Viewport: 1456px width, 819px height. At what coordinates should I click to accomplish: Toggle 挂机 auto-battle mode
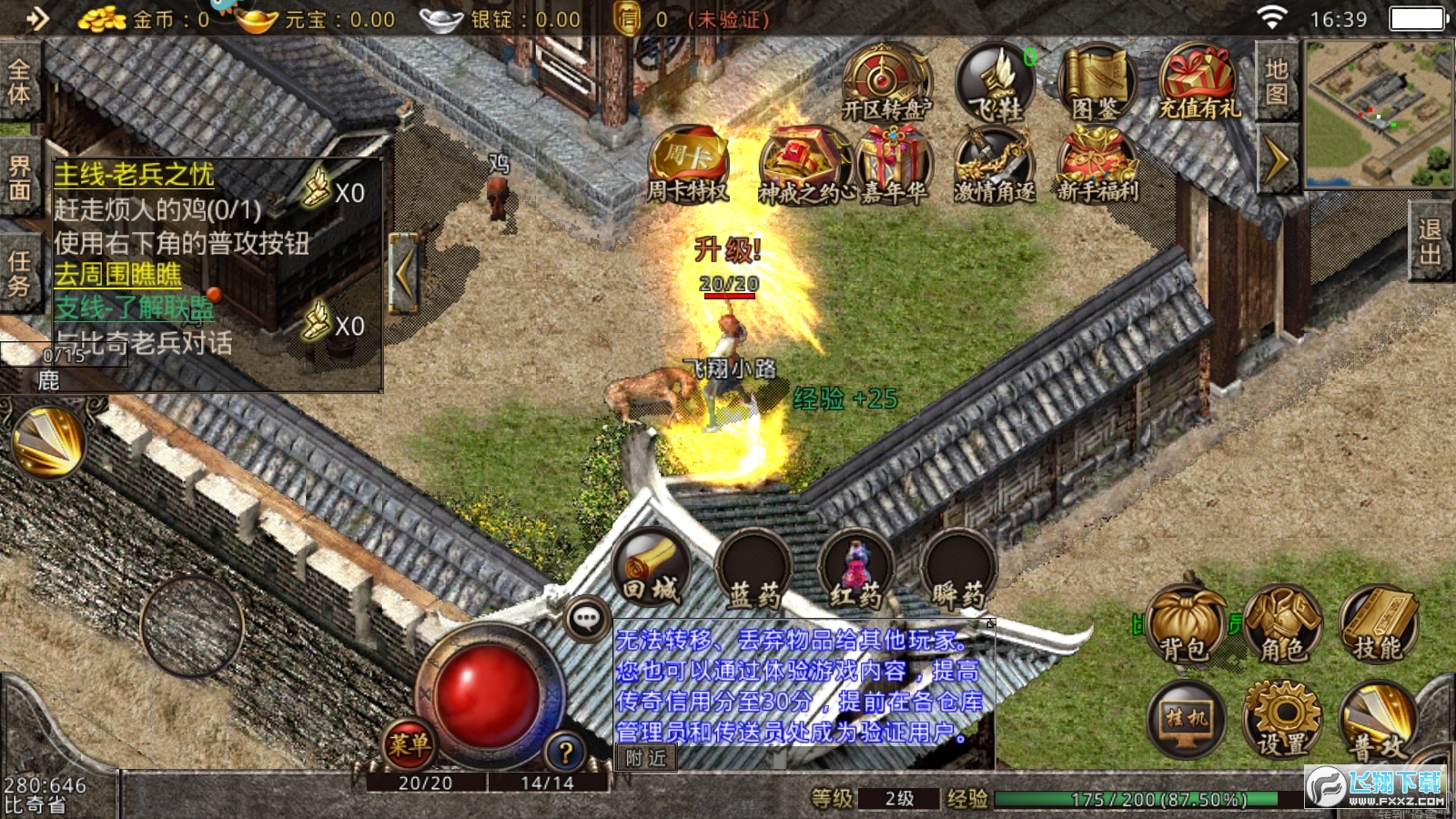[1186, 721]
